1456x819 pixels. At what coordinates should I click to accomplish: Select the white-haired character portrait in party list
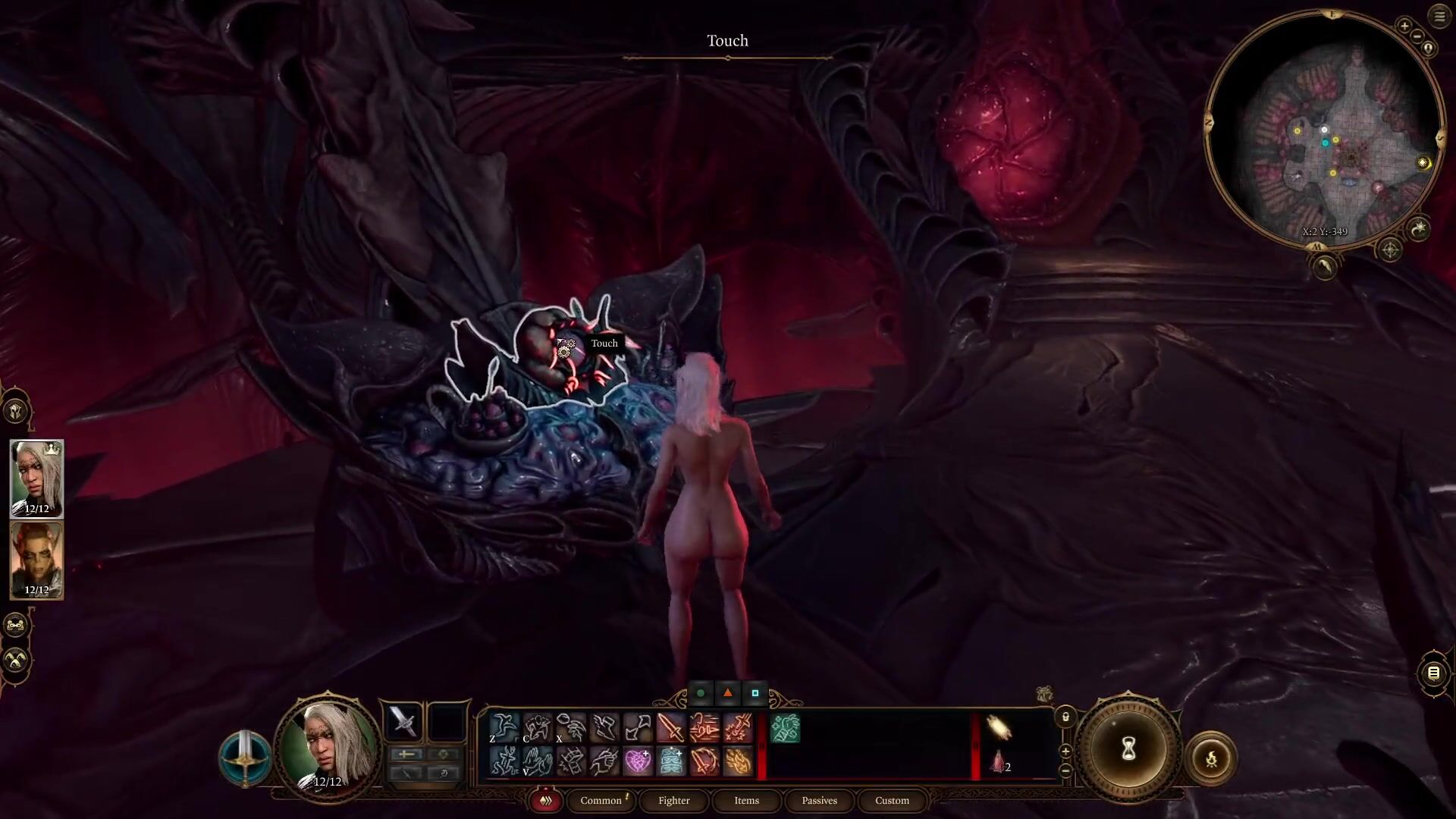point(36,479)
